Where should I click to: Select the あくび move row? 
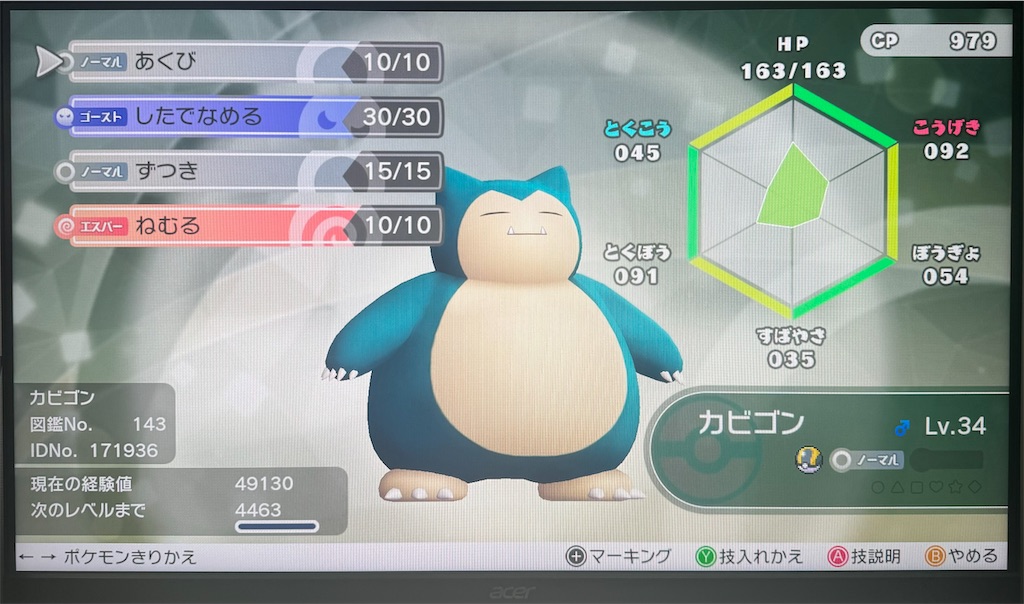250,63
